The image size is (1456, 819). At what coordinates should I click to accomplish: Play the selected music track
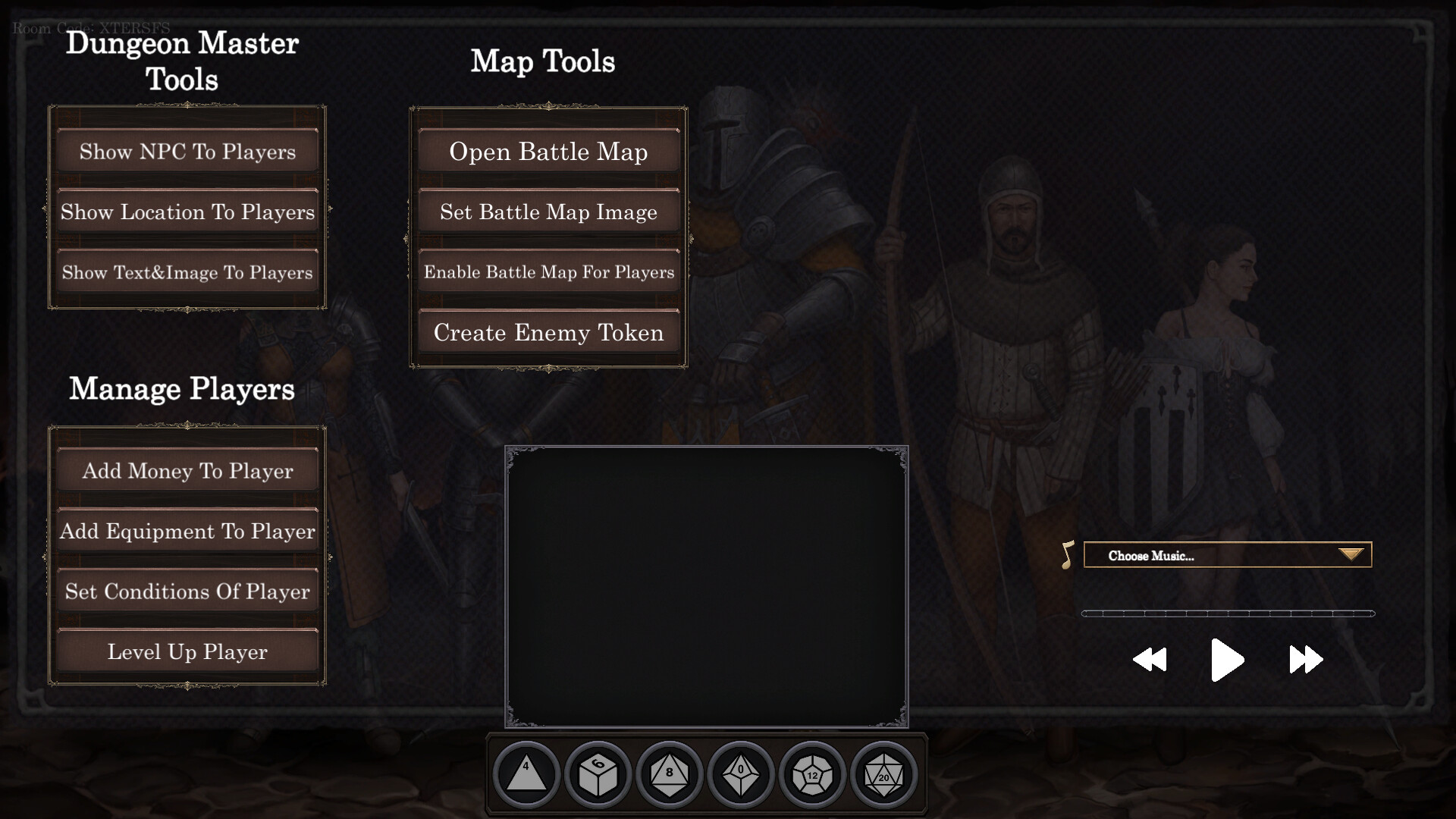[1226, 659]
